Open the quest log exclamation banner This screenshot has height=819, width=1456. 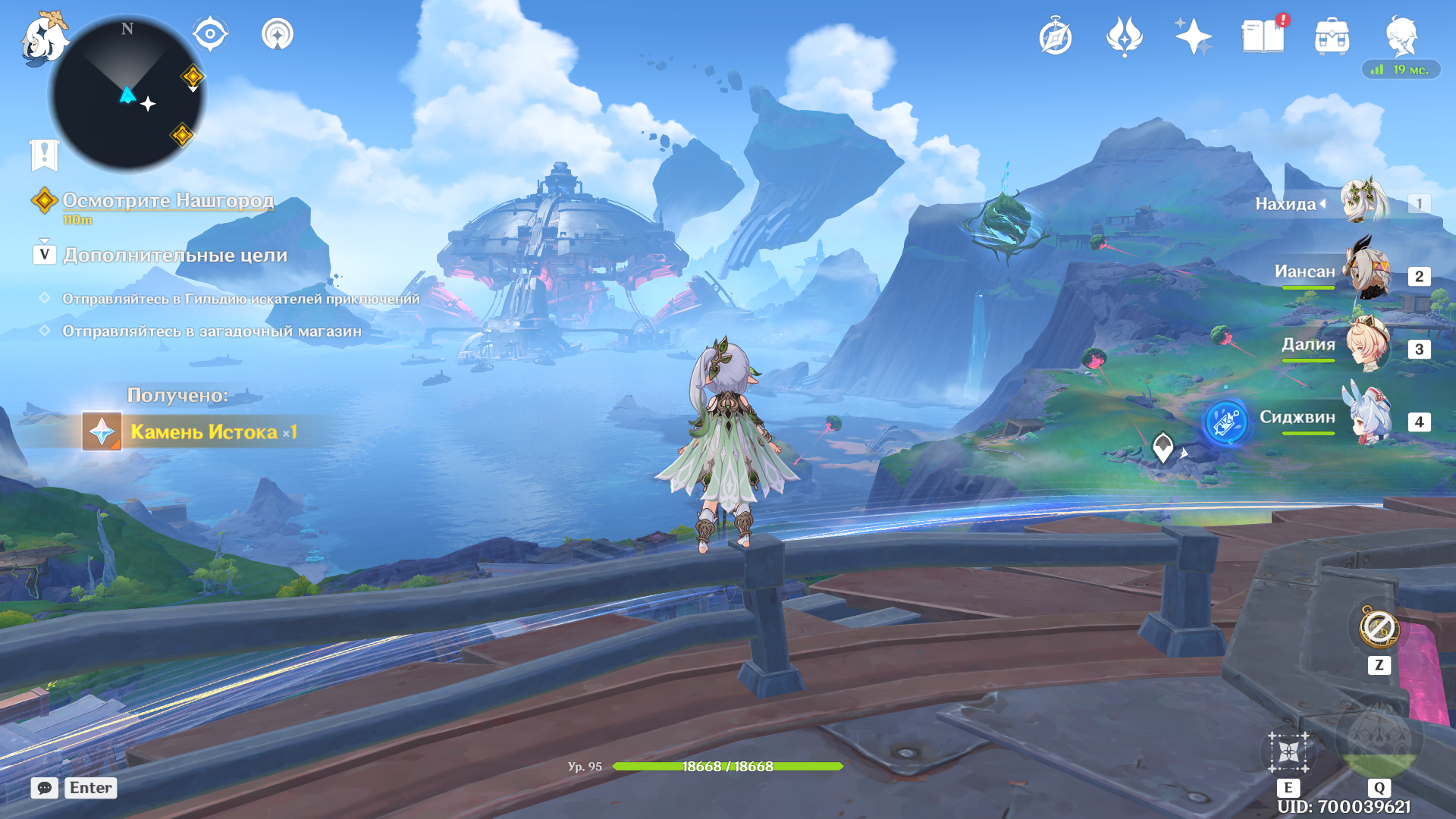tap(44, 154)
